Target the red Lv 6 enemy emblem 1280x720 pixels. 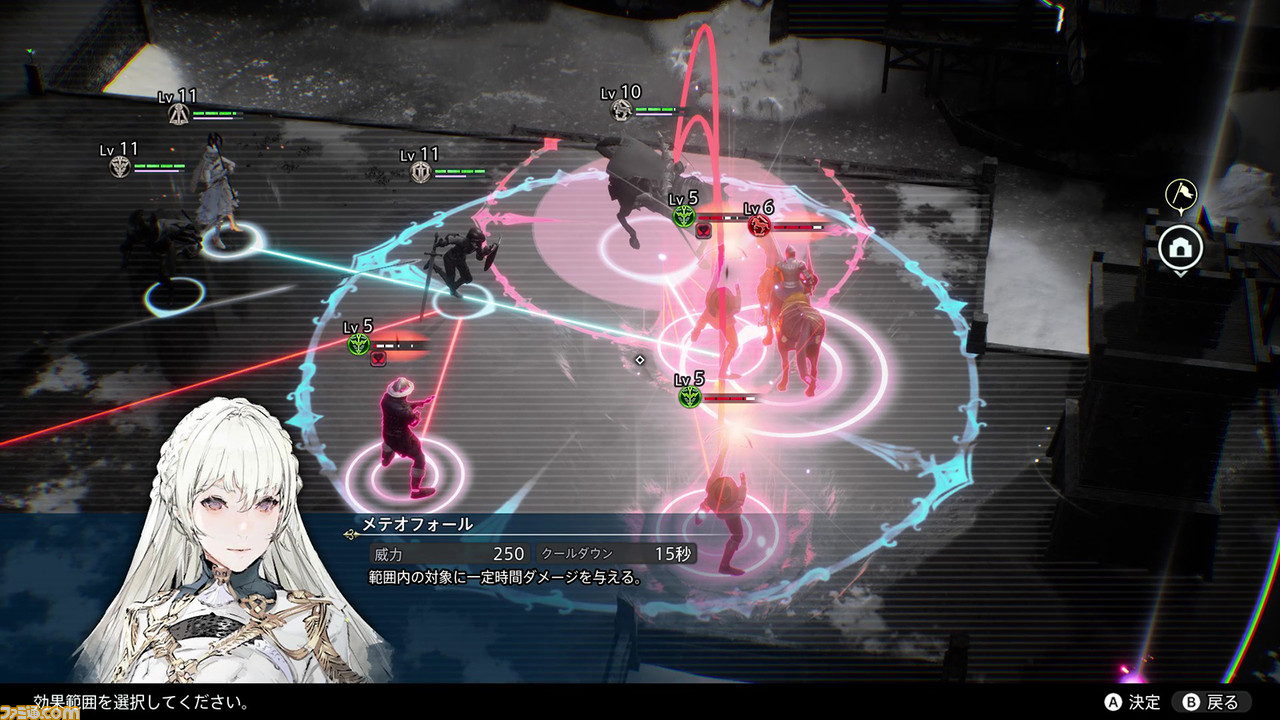coord(758,226)
